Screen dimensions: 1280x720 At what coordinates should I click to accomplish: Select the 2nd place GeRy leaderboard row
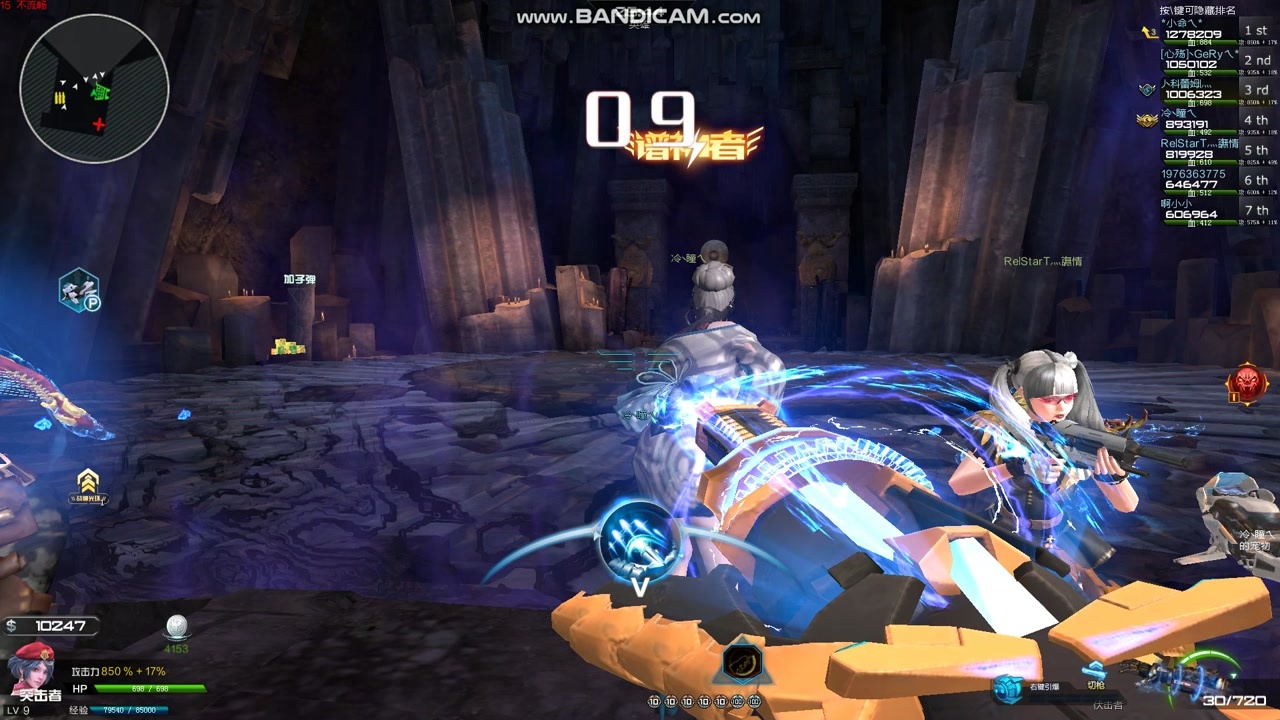[x=1217, y=61]
